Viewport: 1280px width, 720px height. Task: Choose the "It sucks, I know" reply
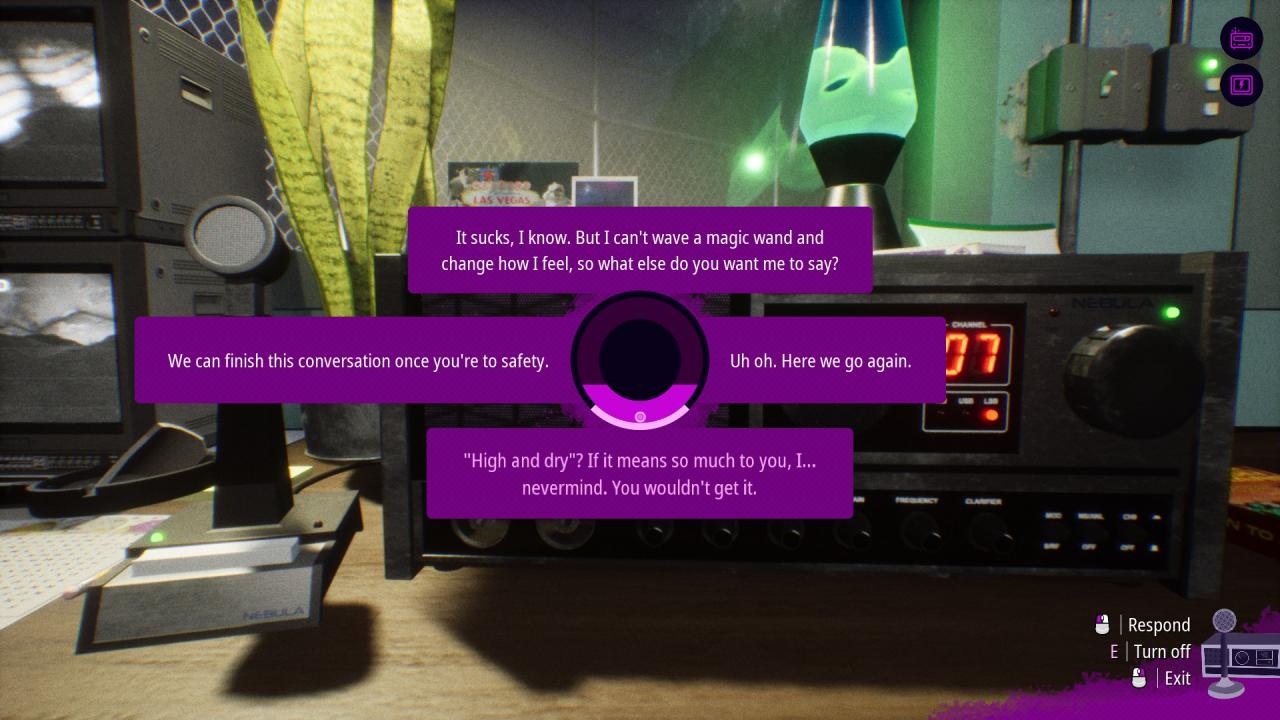(640, 251)
